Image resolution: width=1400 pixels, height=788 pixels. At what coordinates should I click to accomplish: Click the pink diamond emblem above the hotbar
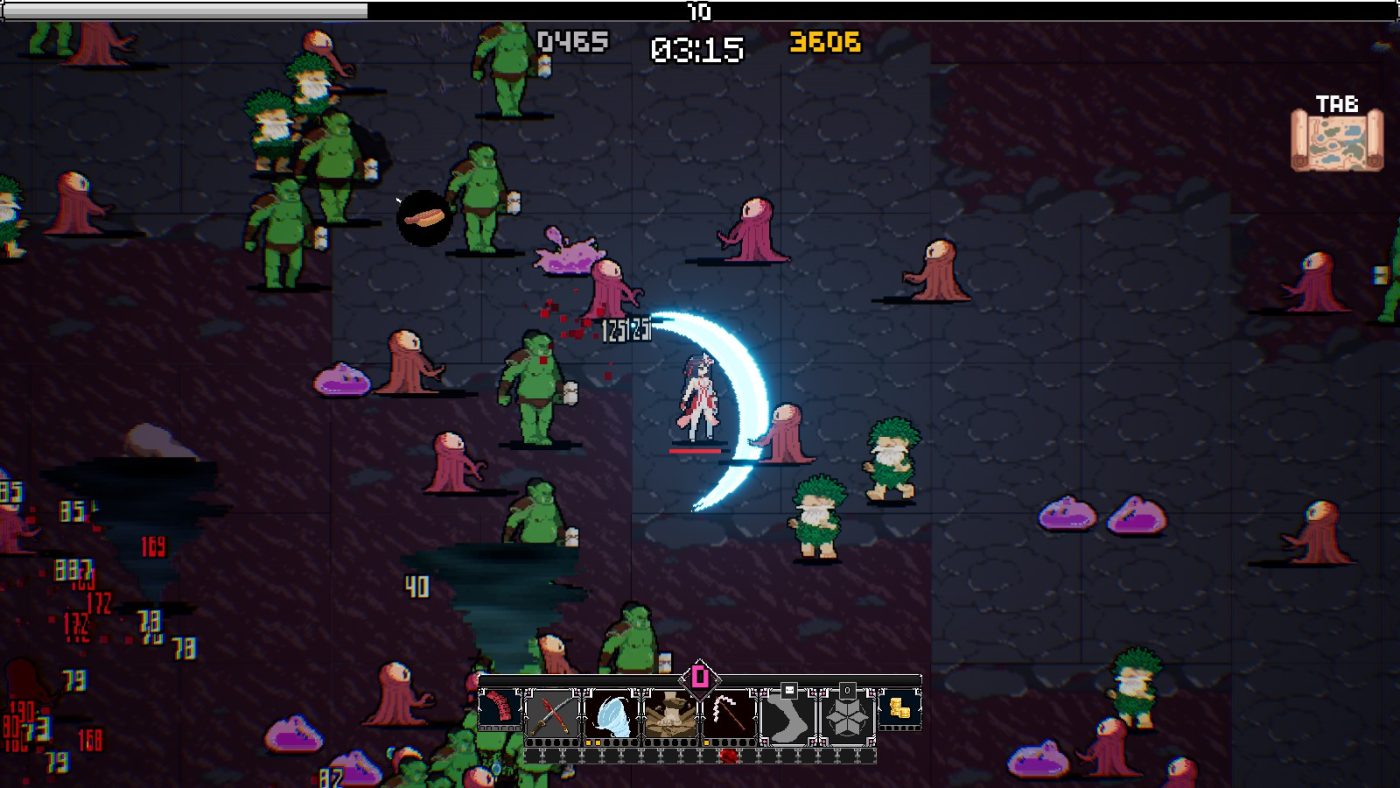click(700, 678)
